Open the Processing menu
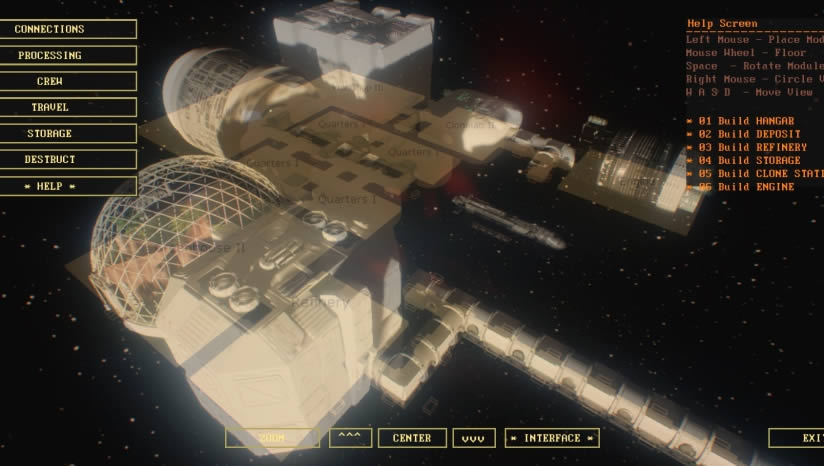 68,56
